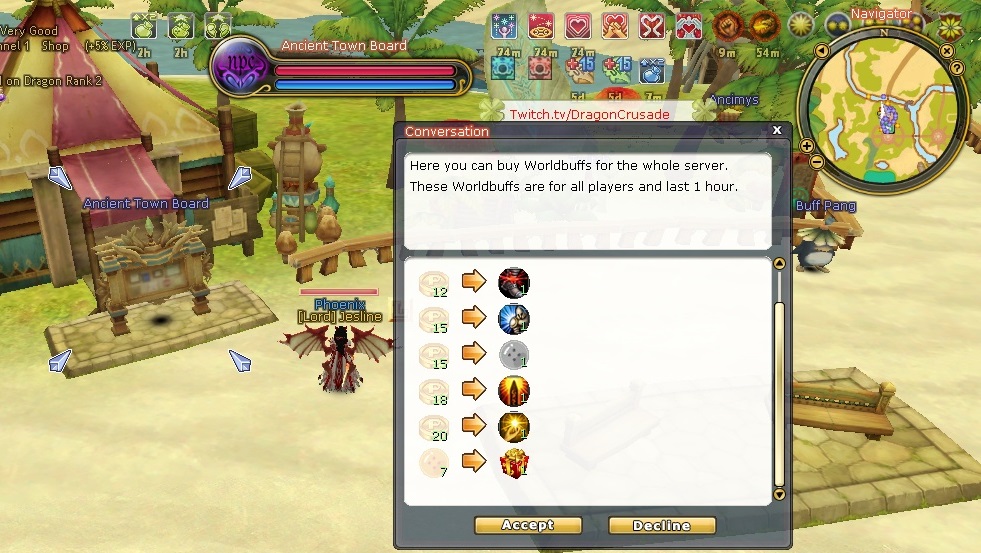981x553 pixels.
Task: Click the handshake heart buff icon
Action: (x=615, y=26)
